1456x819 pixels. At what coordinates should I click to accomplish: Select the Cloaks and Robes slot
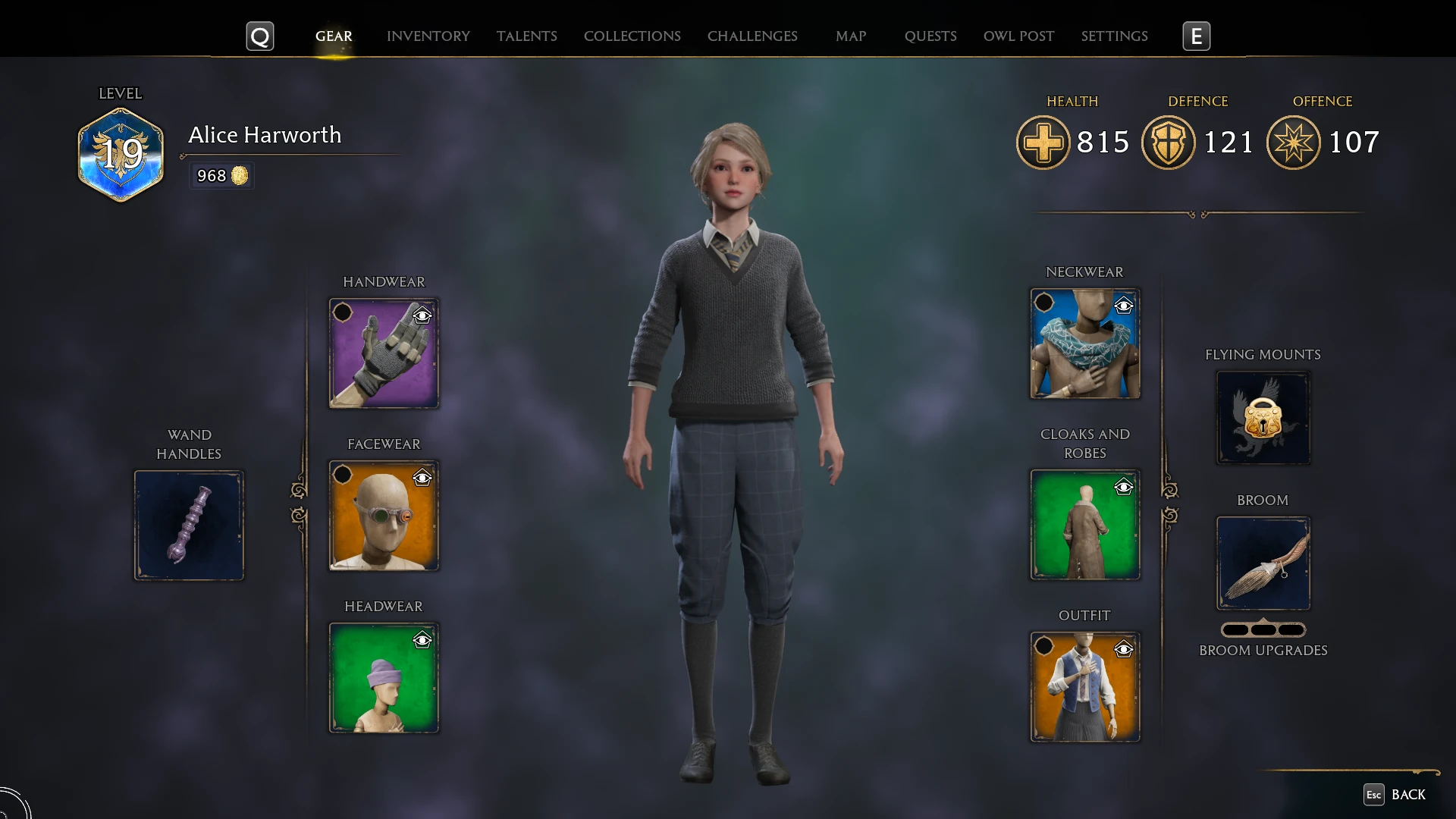(x=1084, y=525)
